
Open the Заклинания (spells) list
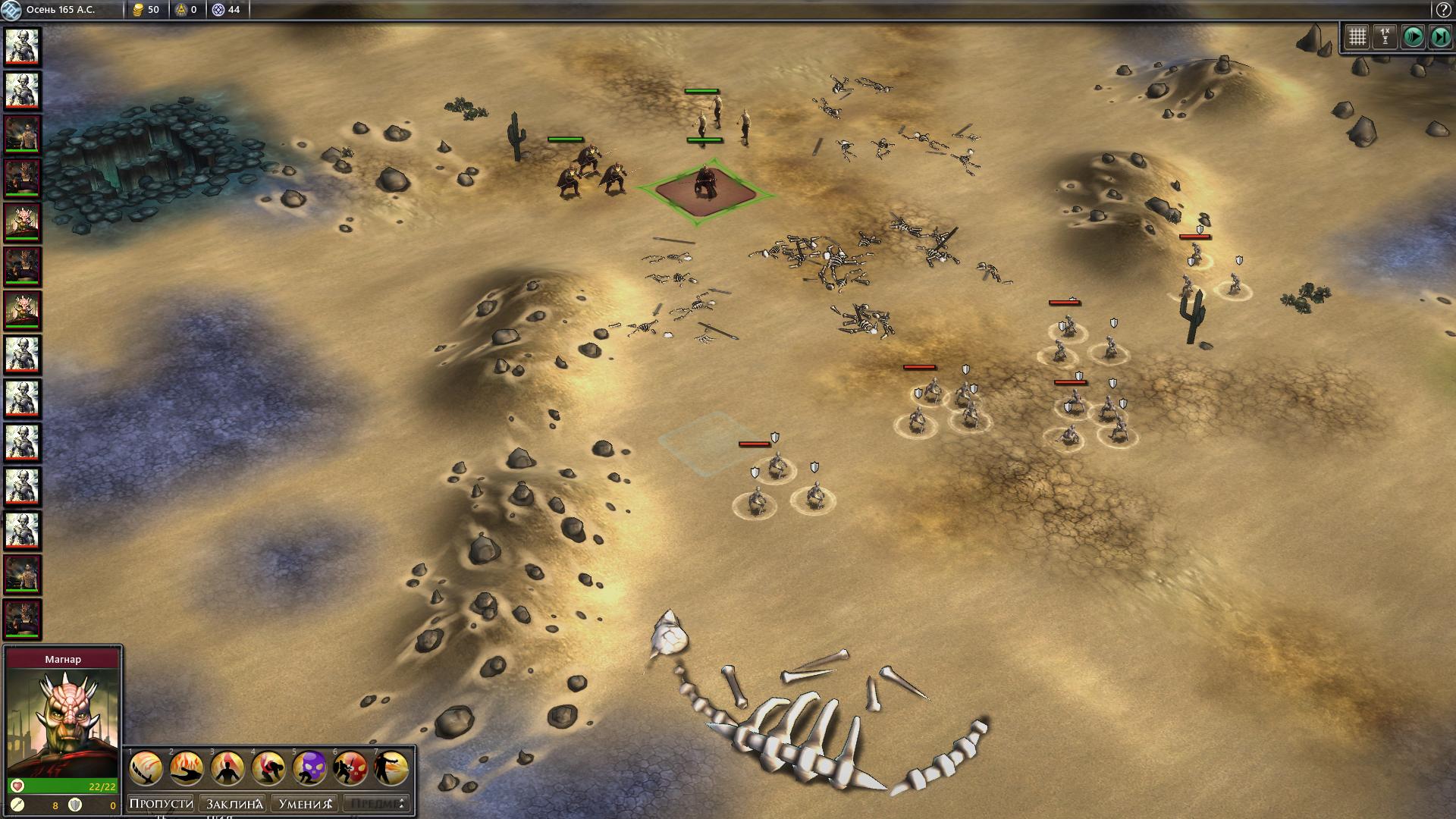point(234,804)
